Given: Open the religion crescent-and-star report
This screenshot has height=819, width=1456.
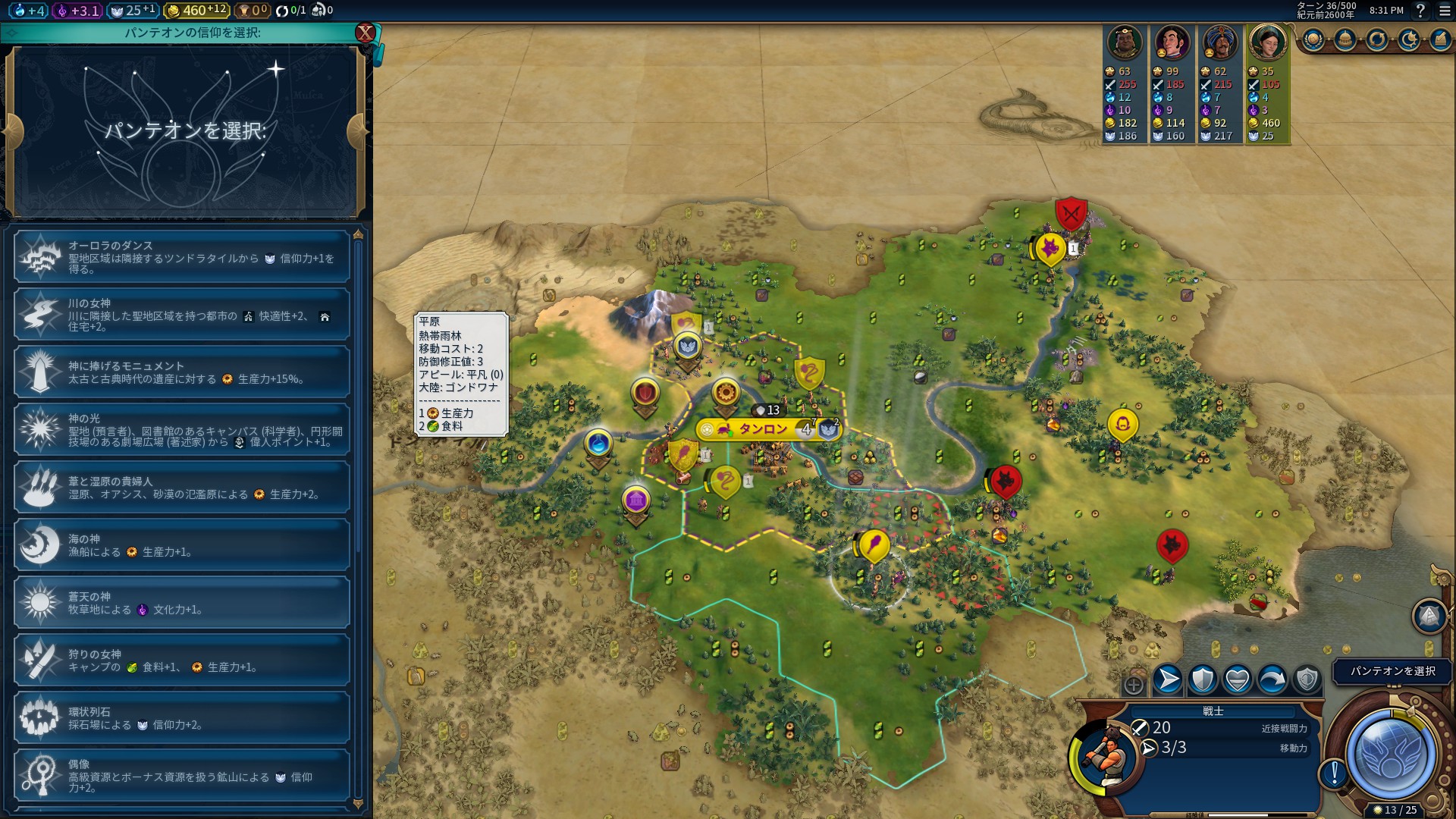Looking at the screenshot, I should (1409, 40).
